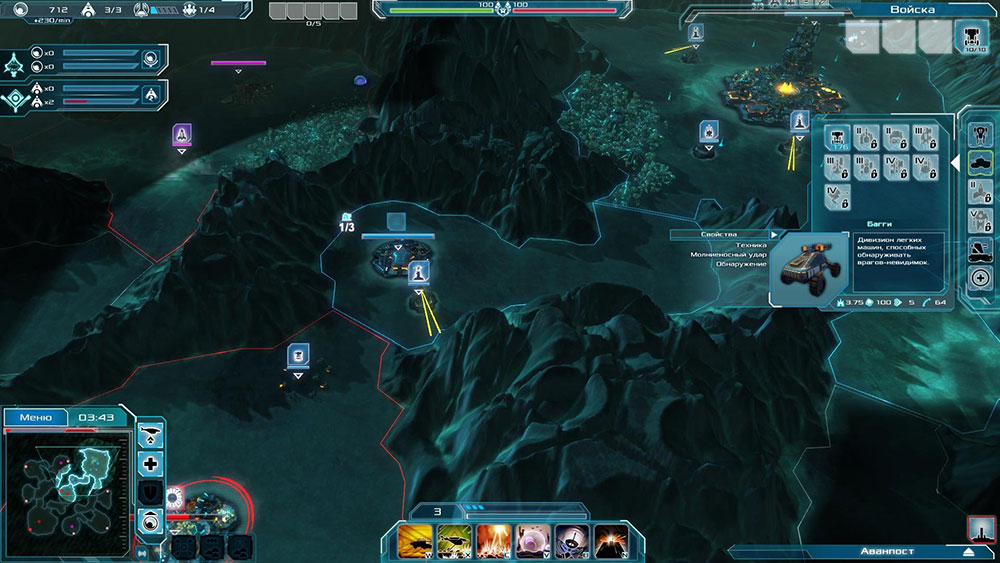Click the eye button beside minimap
The width and height of the screenshot is (1000, 563).
151,520
